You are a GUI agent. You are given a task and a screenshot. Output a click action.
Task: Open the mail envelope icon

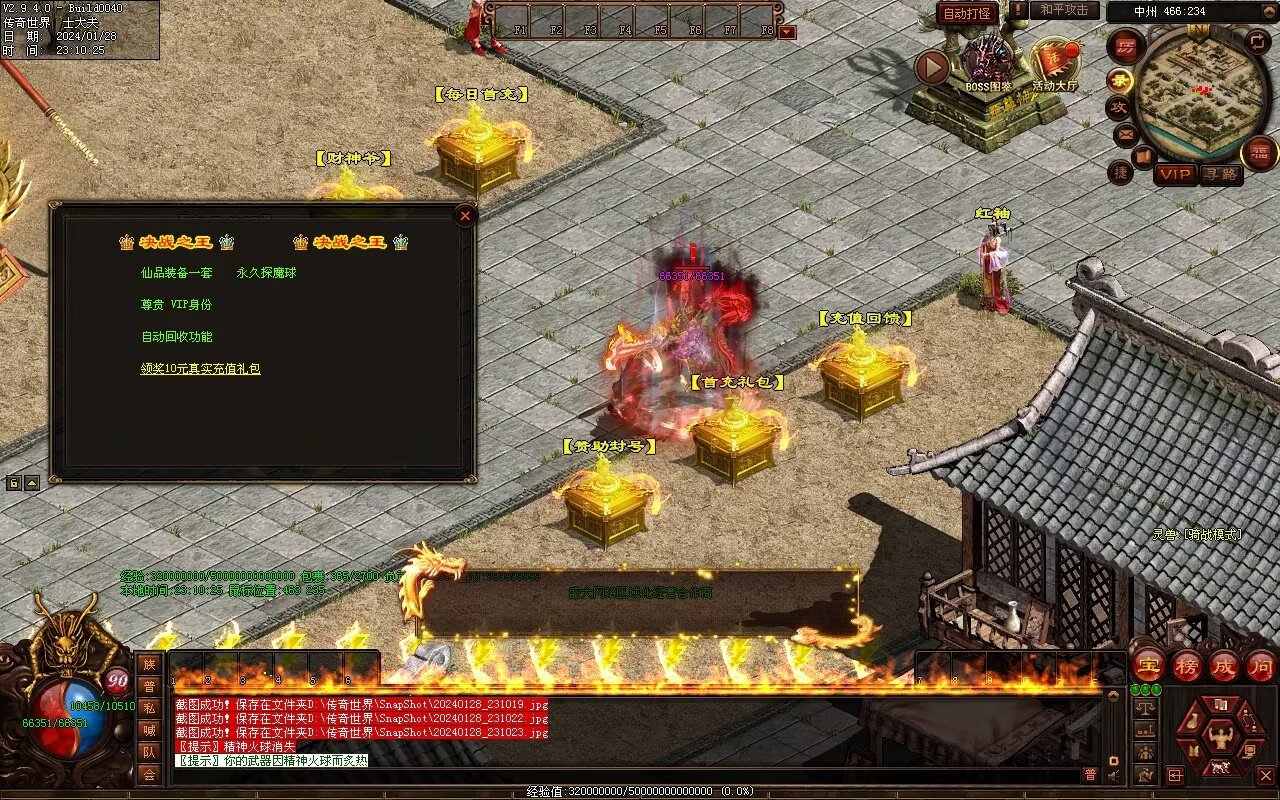[x=1126, y=133]
